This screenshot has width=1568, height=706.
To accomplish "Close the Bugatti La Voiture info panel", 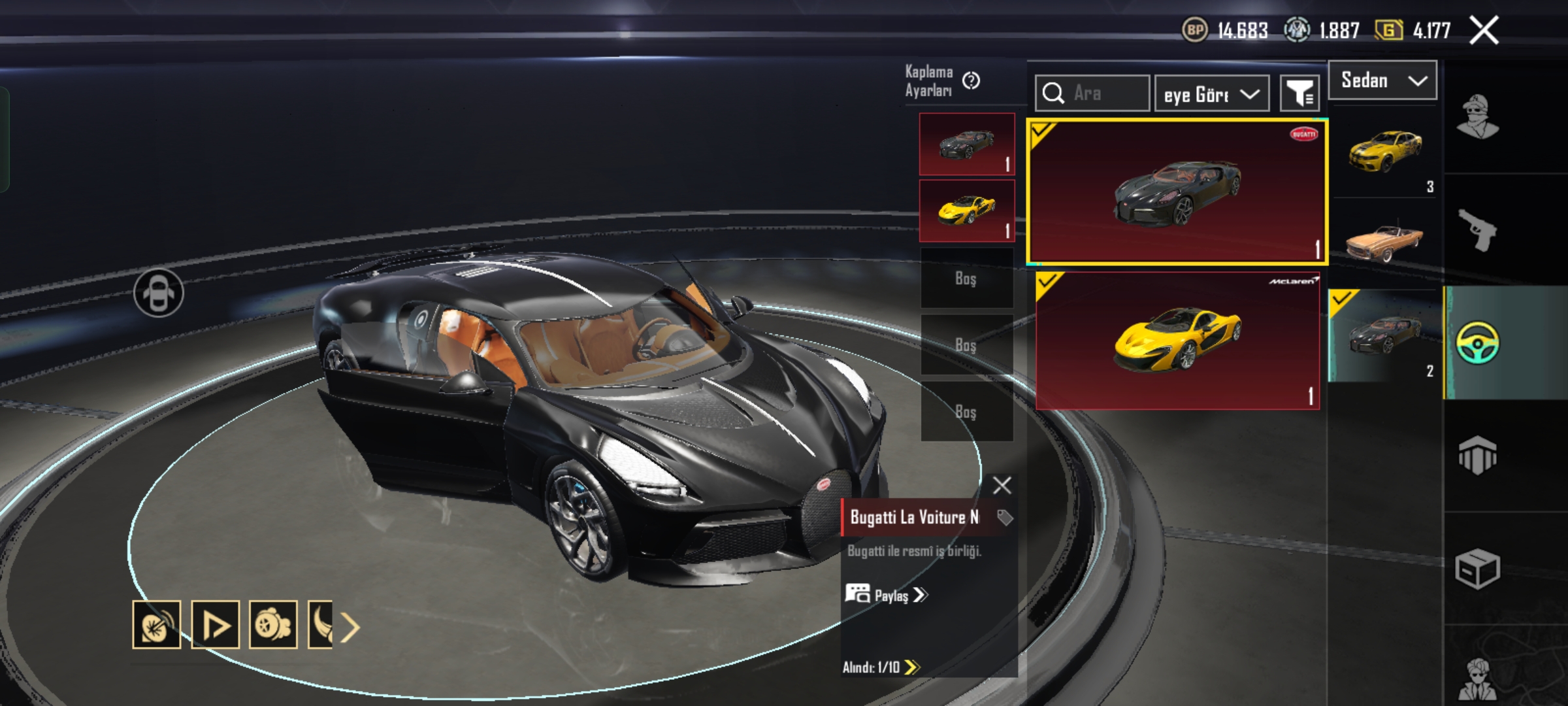I will coord(1002,486).
